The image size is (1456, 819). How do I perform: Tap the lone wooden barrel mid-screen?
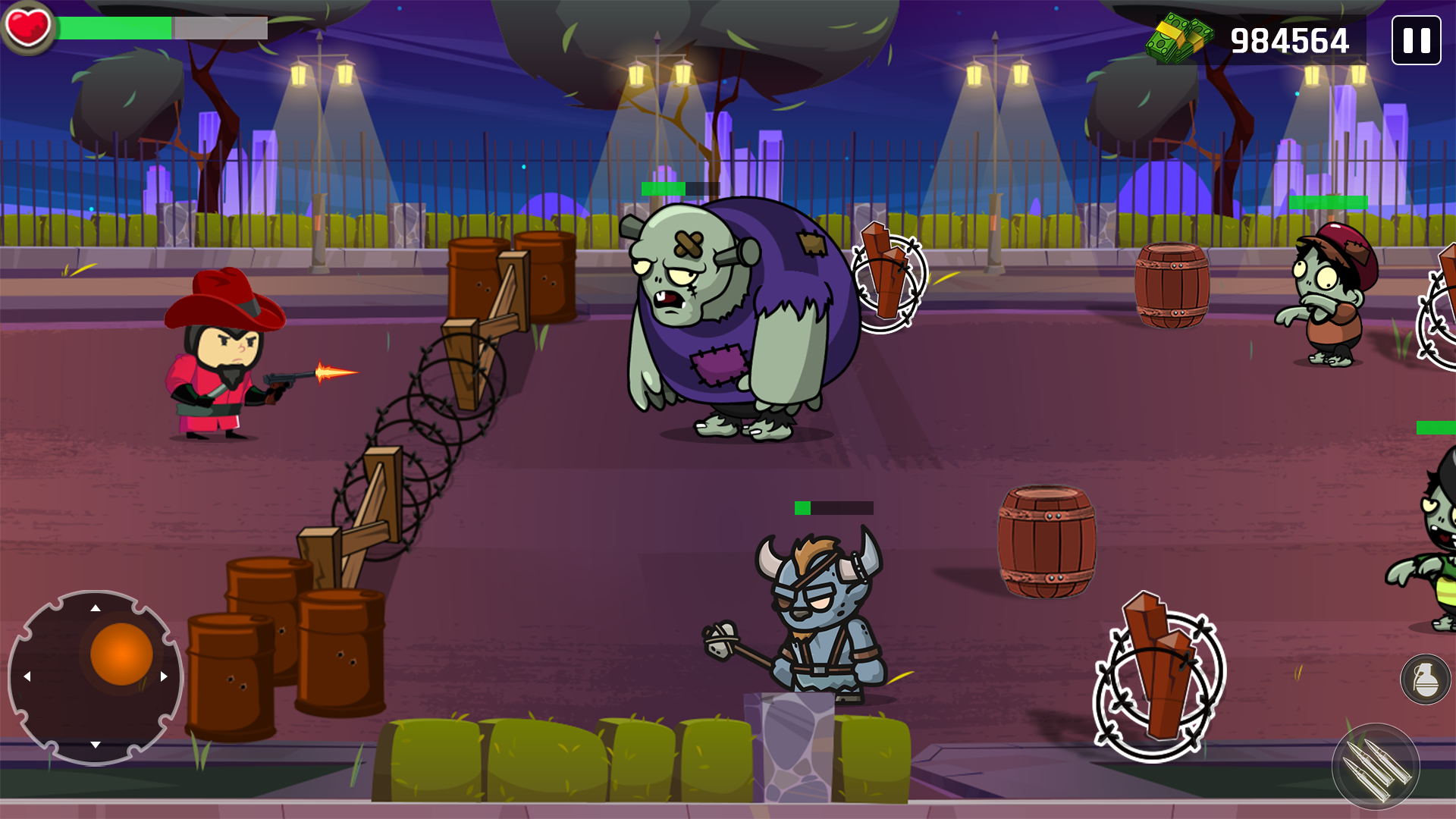(1046, 542)
